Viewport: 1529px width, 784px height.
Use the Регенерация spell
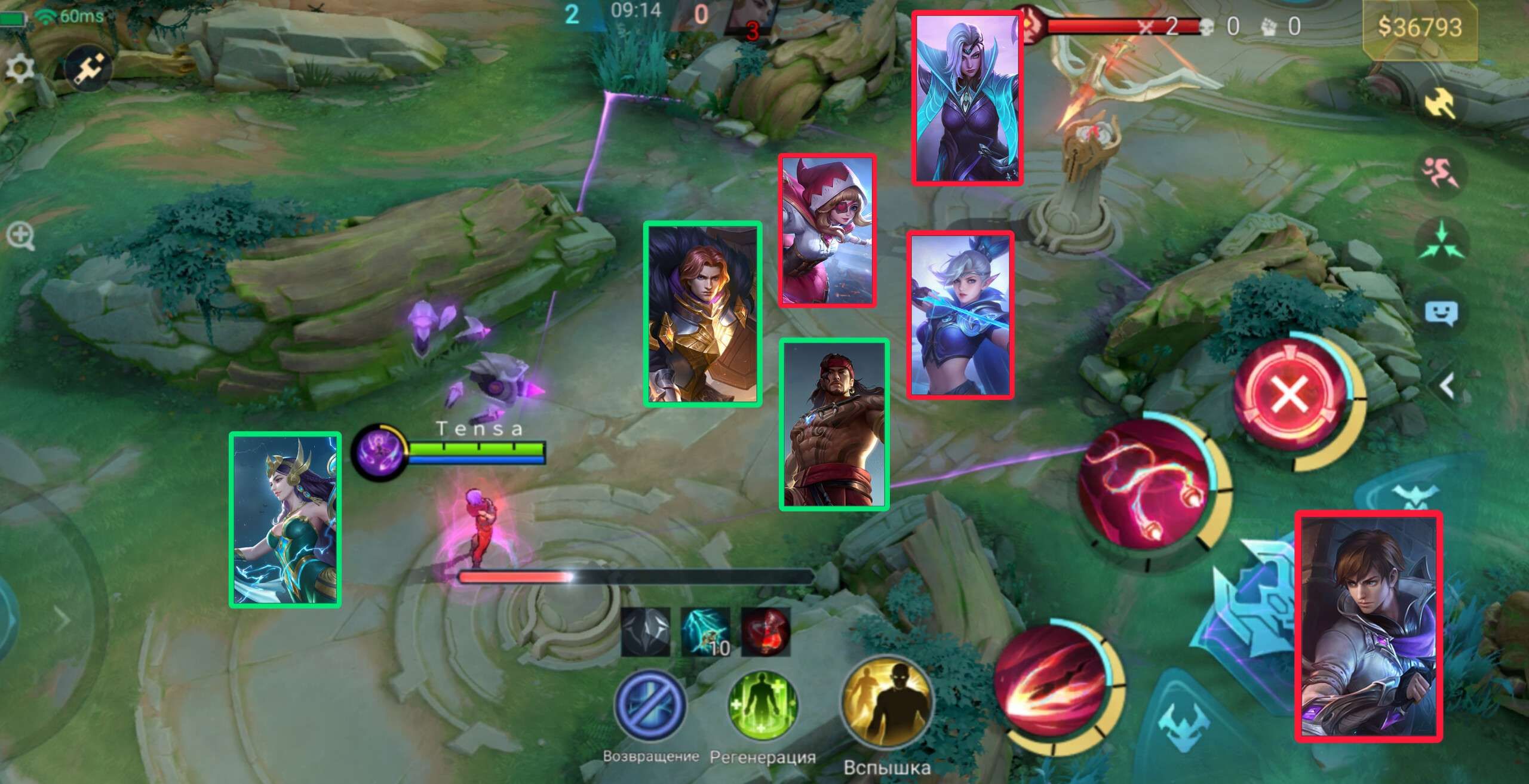pos(763,705)
